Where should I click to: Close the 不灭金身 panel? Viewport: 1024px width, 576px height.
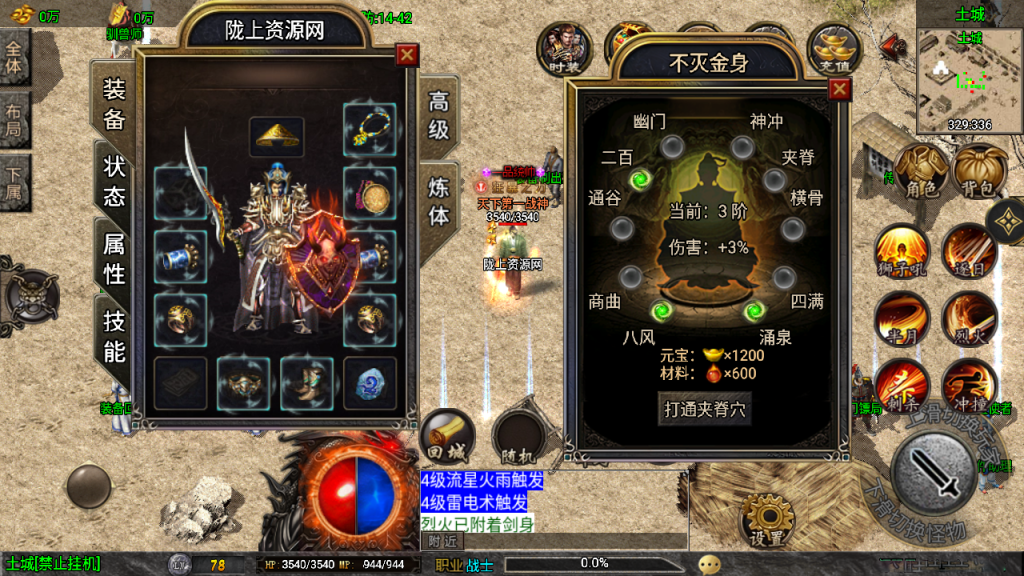click(x=839, y=90)
